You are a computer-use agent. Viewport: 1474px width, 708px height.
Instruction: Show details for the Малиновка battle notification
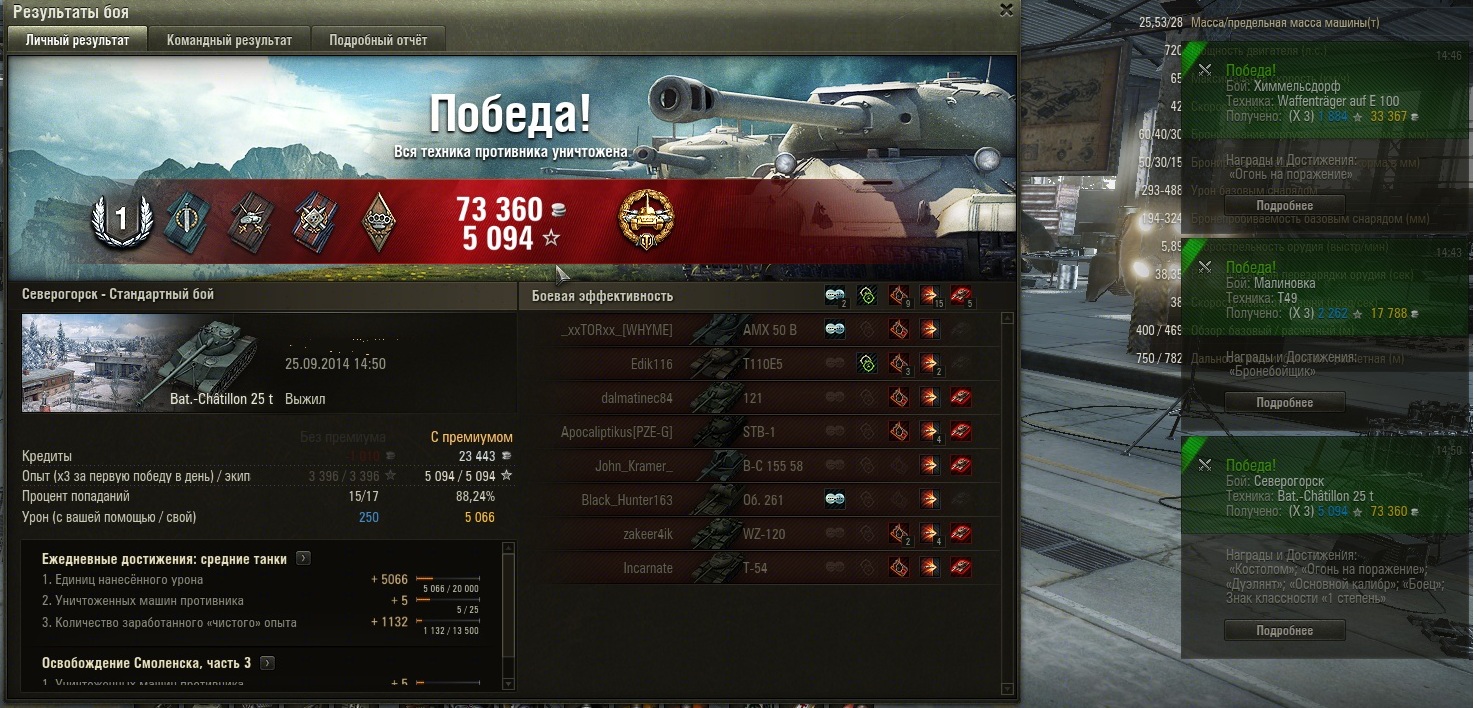click(1285, 402)
